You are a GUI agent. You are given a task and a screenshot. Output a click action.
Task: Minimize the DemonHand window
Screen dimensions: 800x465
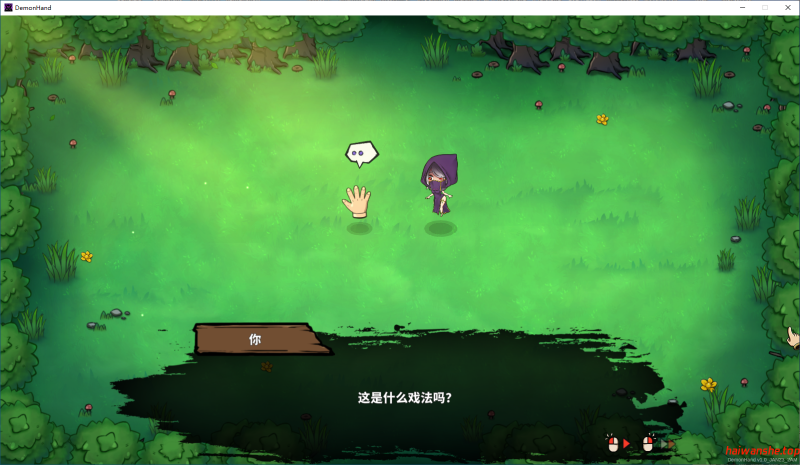741,7
